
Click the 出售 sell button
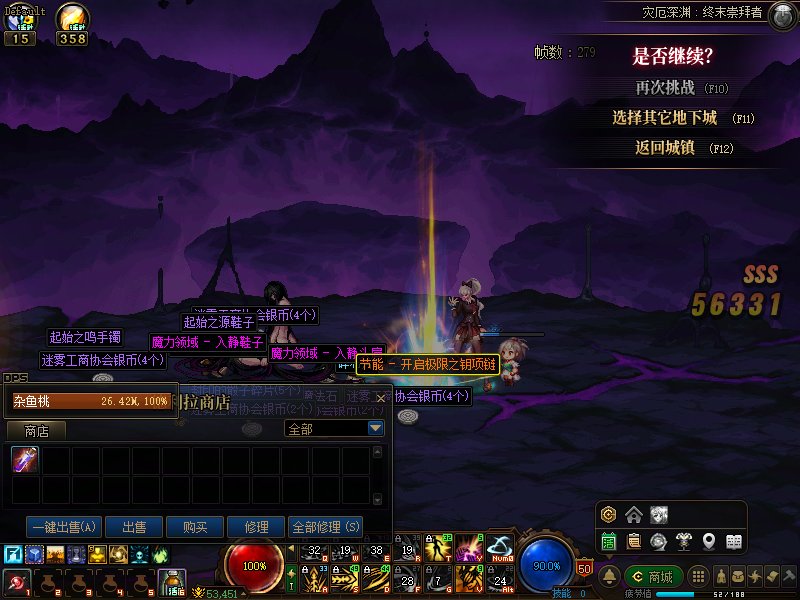(x=134, y=527)
